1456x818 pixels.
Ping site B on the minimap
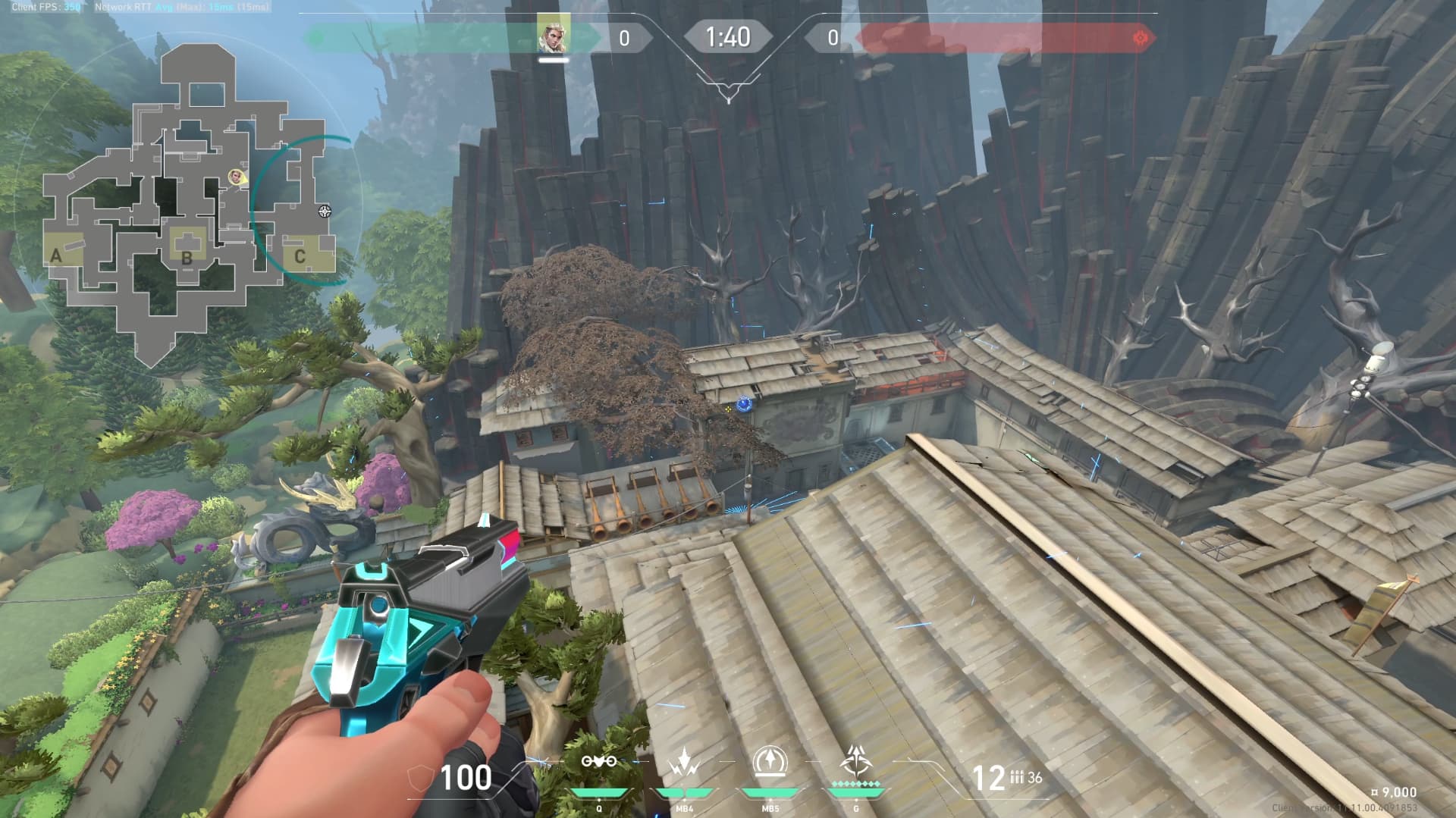(x=187, y=256)
